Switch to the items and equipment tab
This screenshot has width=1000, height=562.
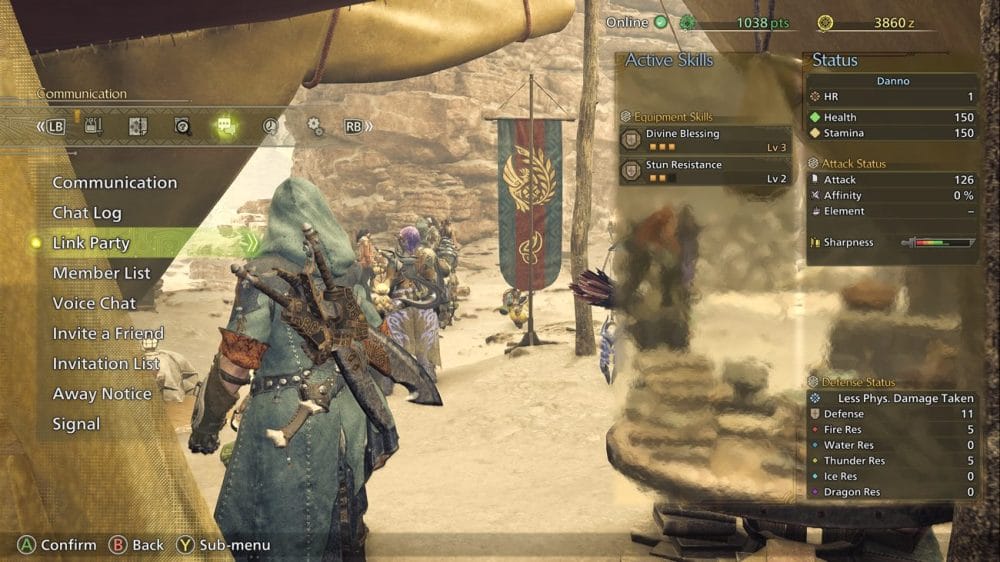93,126
